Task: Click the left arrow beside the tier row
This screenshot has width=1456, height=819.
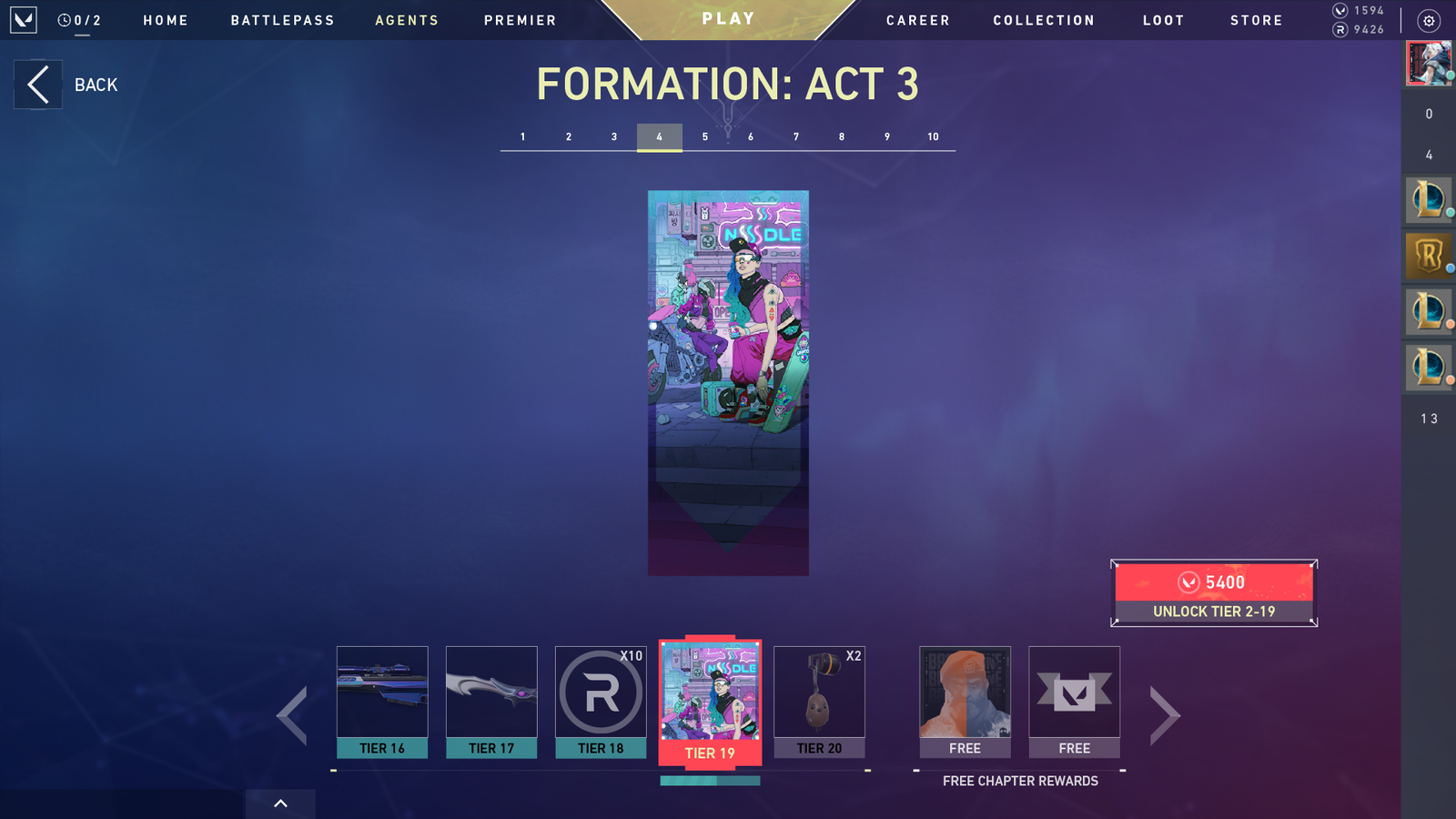Action: tap(291, 715)
